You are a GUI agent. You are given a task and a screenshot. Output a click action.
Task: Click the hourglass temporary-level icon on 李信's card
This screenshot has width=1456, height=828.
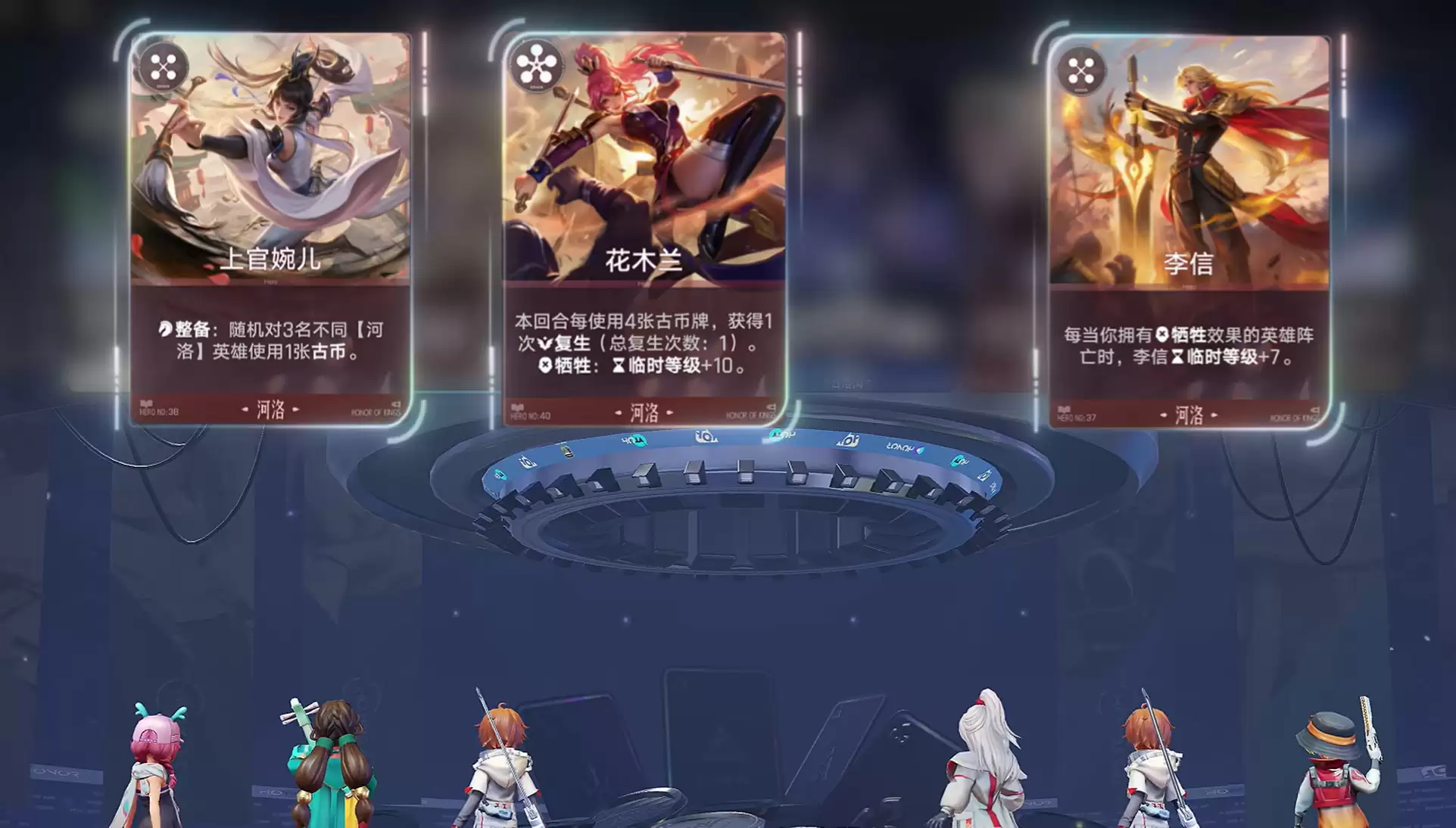pos(1178,357)
